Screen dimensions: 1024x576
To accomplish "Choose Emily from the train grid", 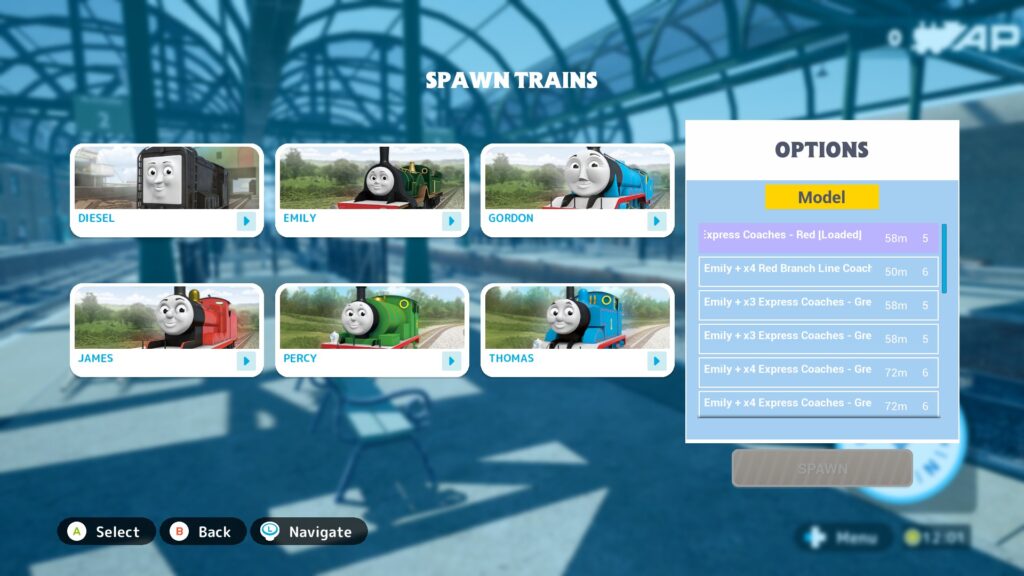I will point(371,190).
